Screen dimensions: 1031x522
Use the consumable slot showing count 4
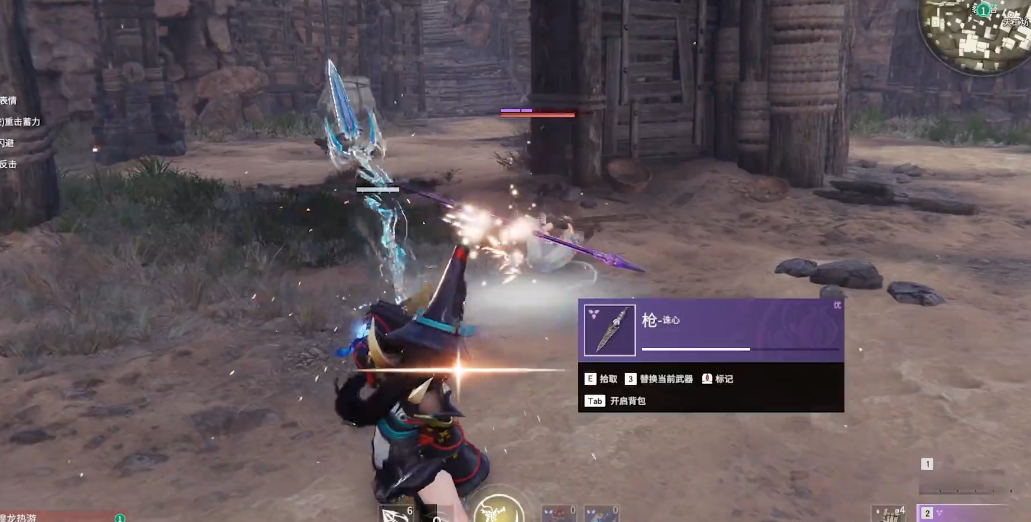pos(890,513)
